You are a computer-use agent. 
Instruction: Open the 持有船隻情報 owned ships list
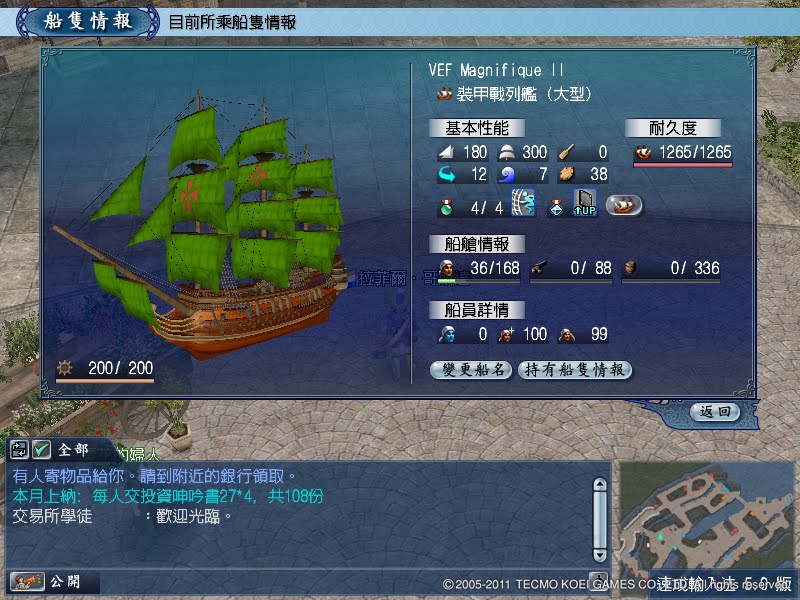tap(574, 370)
